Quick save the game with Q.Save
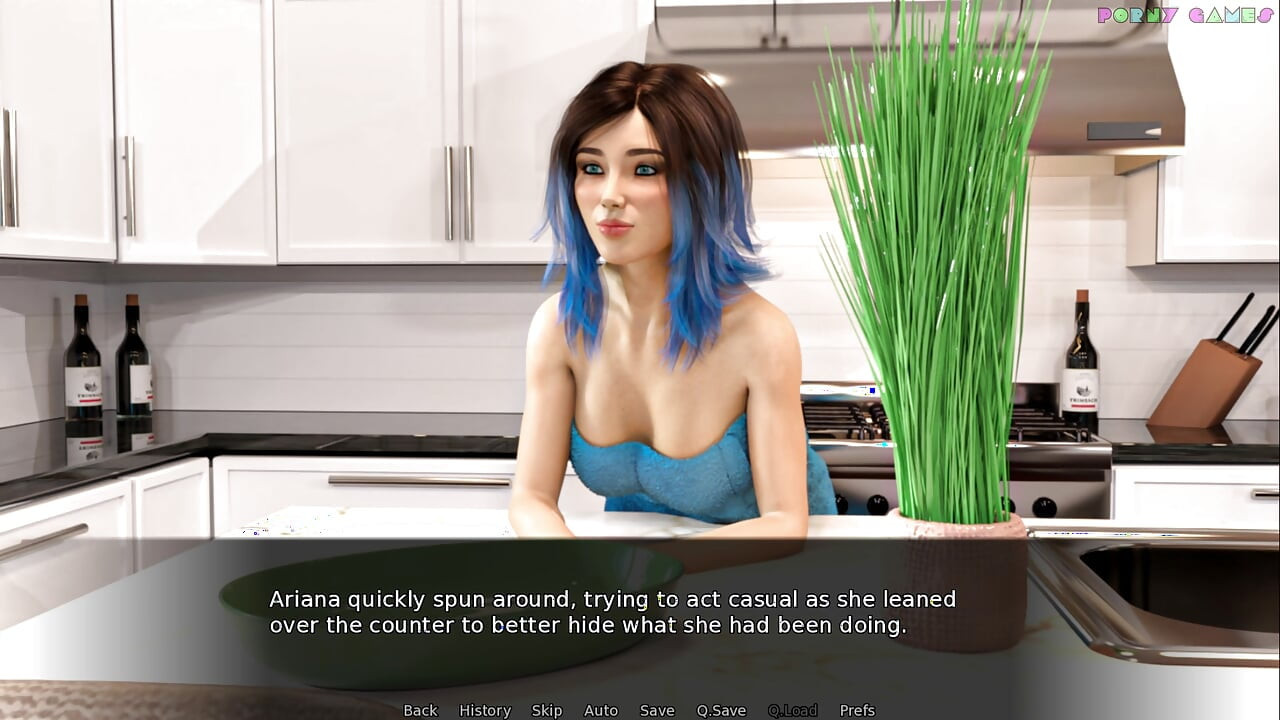This screenshot has width=1280, height=720. tap(721, 710)
